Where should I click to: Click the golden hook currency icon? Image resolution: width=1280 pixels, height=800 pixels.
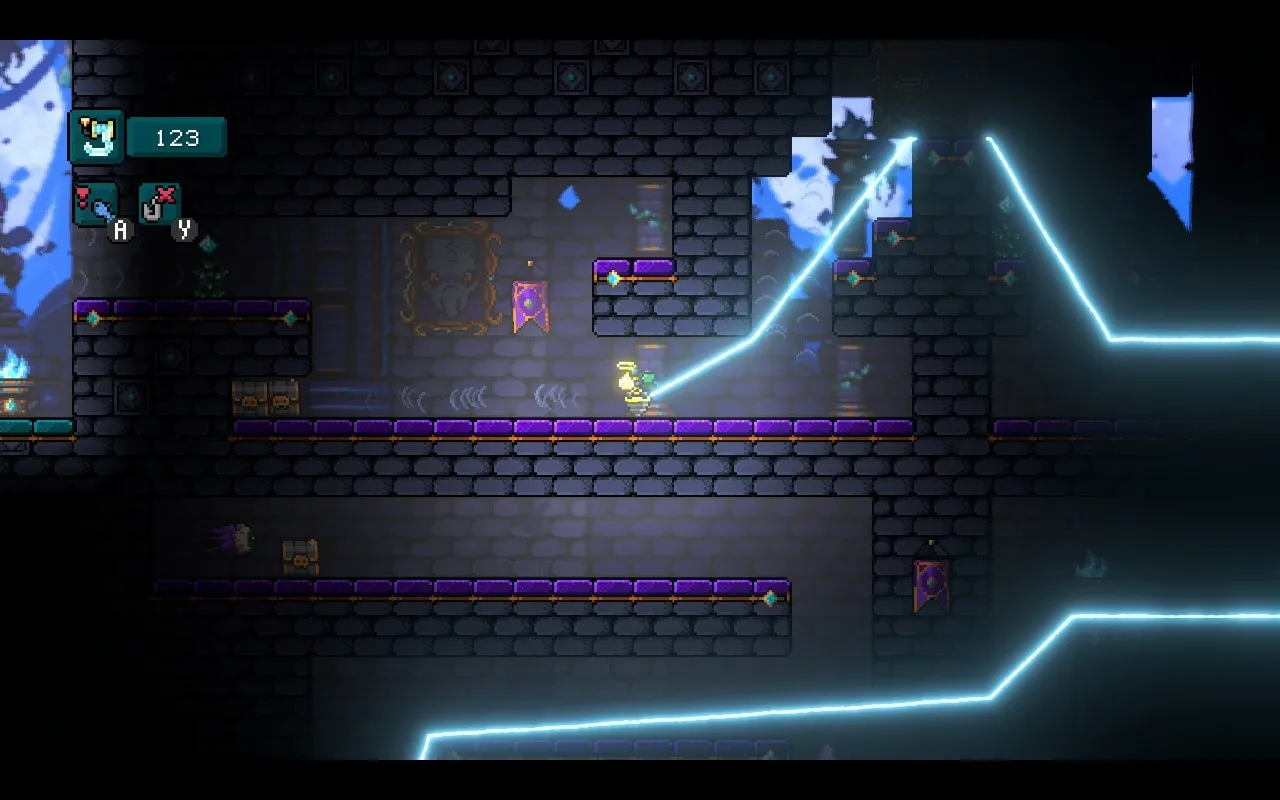tap(97, 137)
